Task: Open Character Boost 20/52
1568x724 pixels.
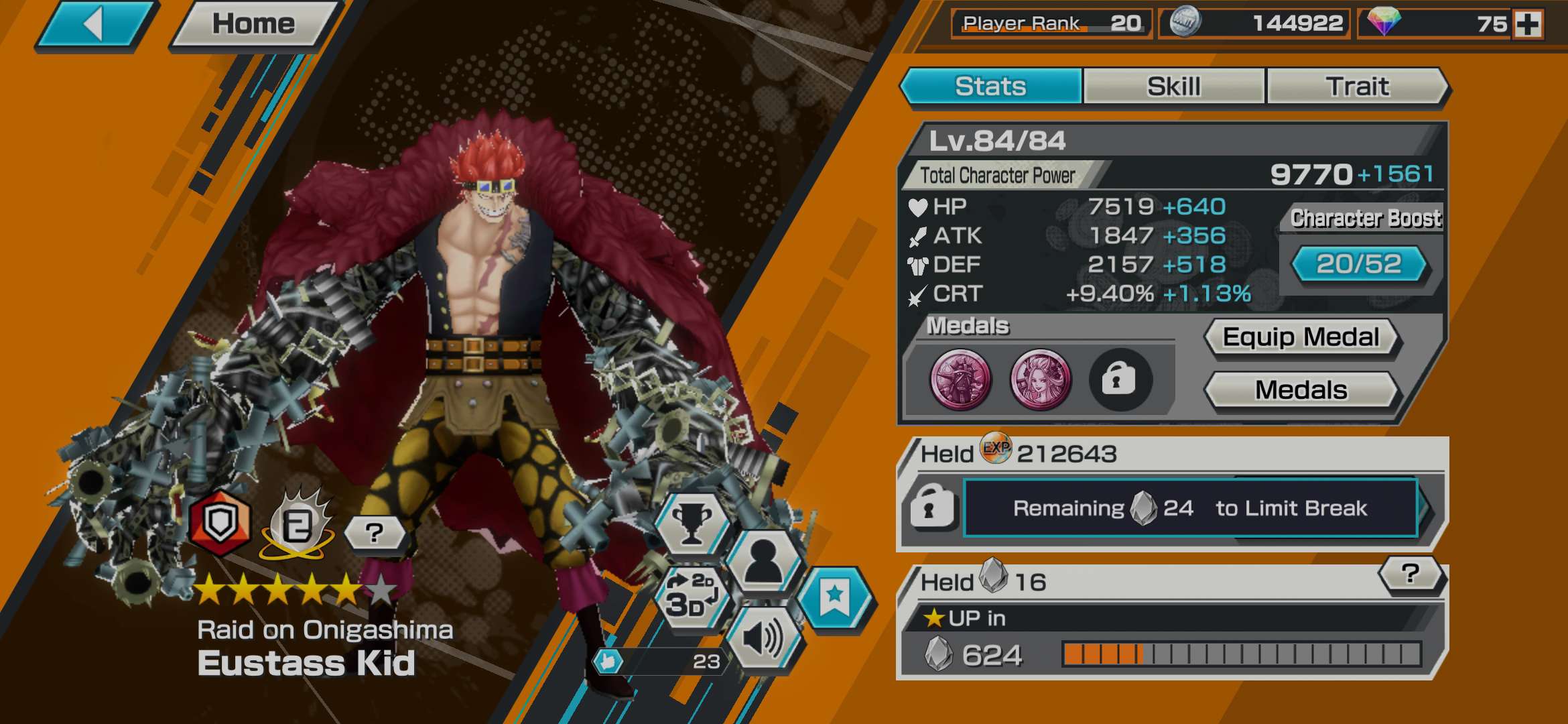Action: (1358, 264)
